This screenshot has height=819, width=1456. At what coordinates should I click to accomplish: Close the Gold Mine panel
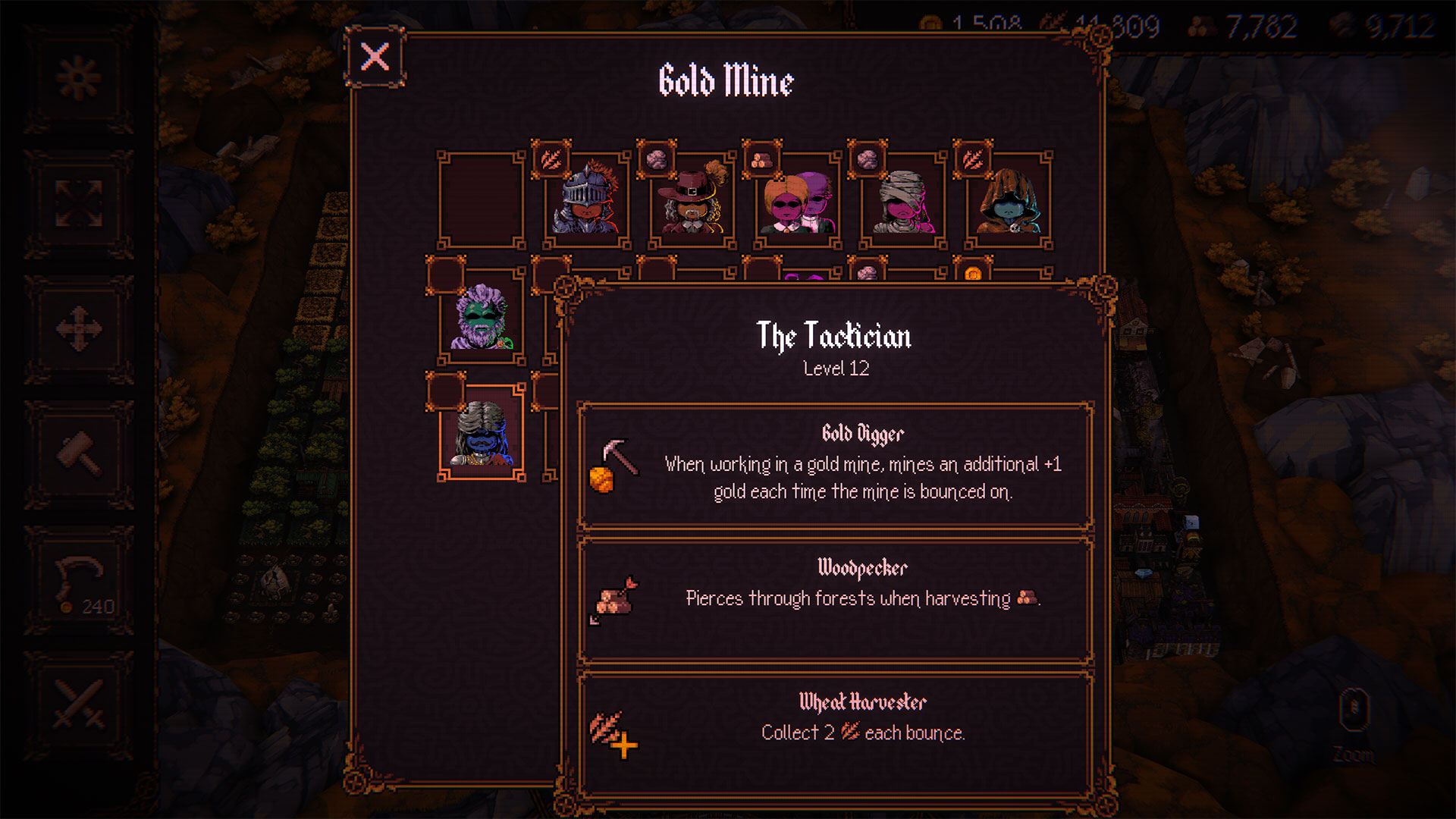[x=375, y=57]
